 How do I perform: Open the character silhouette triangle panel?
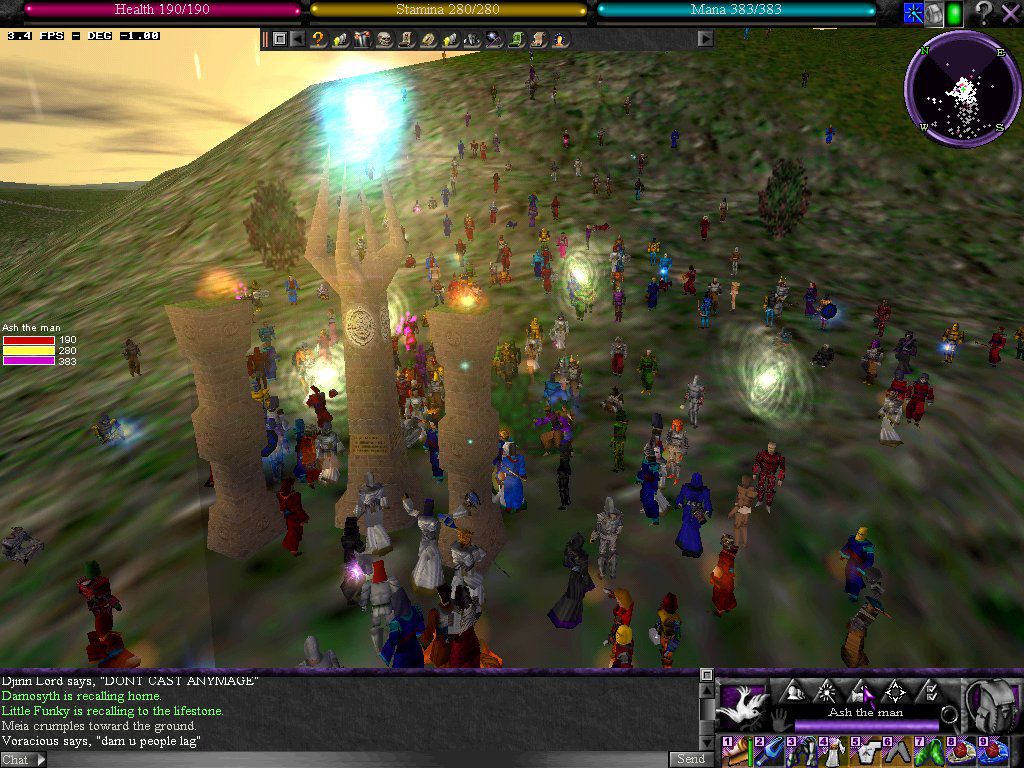[794, 692]
